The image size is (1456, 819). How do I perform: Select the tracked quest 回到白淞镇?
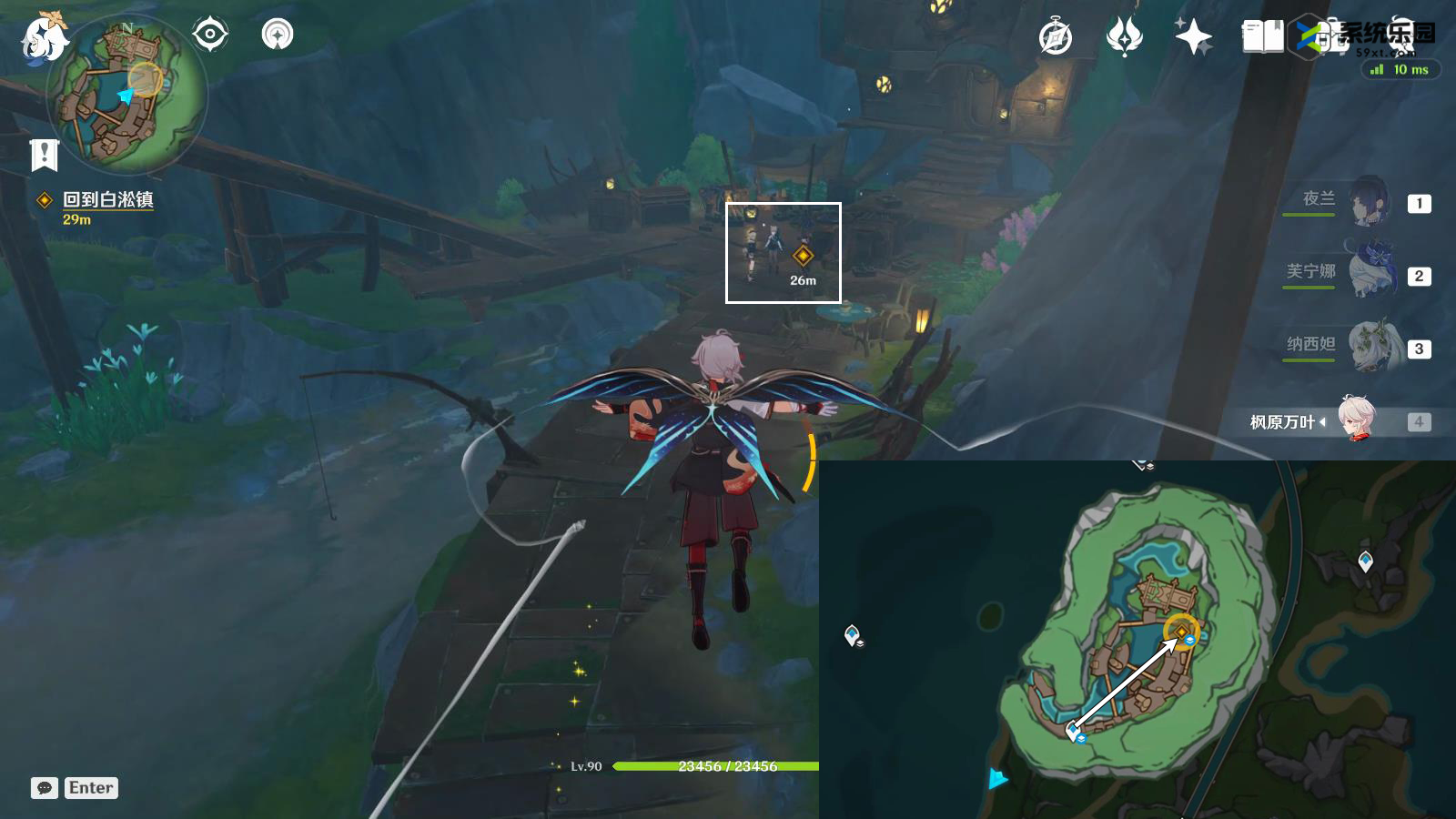pyautogui.click(x=107, y=200)
